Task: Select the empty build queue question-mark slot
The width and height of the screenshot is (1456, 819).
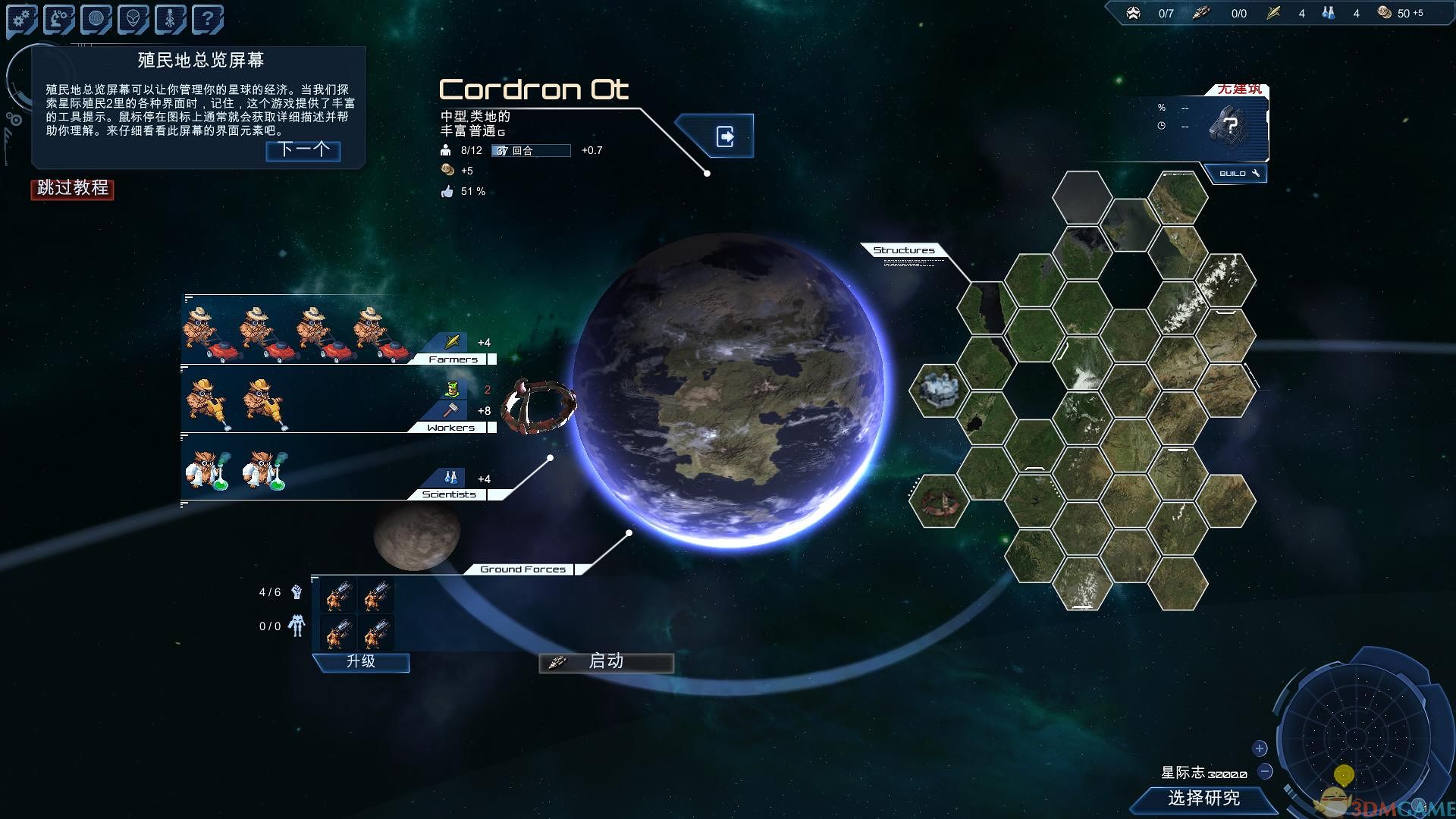Action: [1228, 125]
